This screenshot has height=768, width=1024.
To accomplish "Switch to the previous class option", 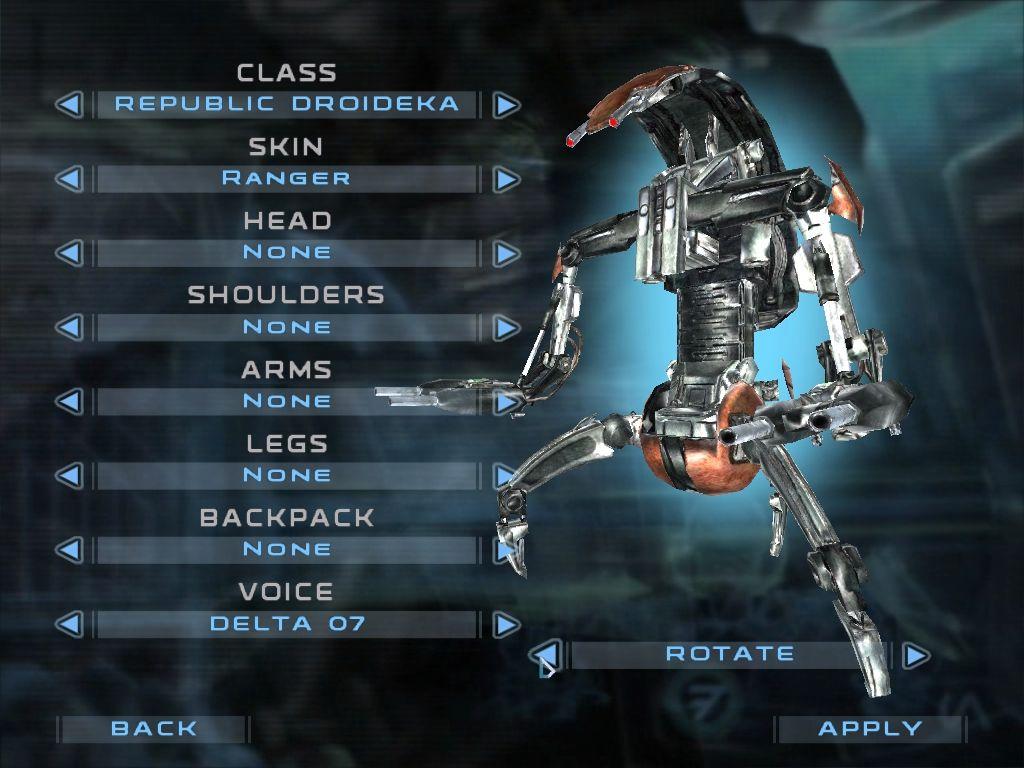I will [68, 104].
